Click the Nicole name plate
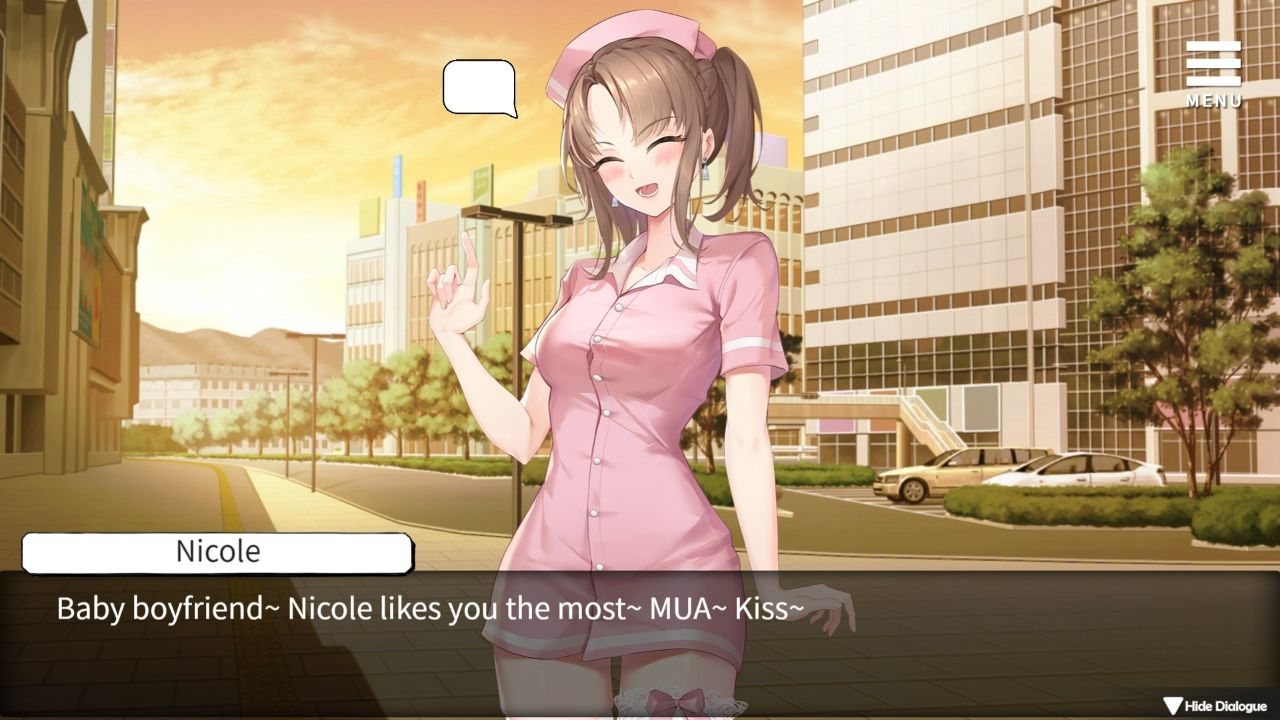Viewport: 1280px width, 720px height. 216,551
